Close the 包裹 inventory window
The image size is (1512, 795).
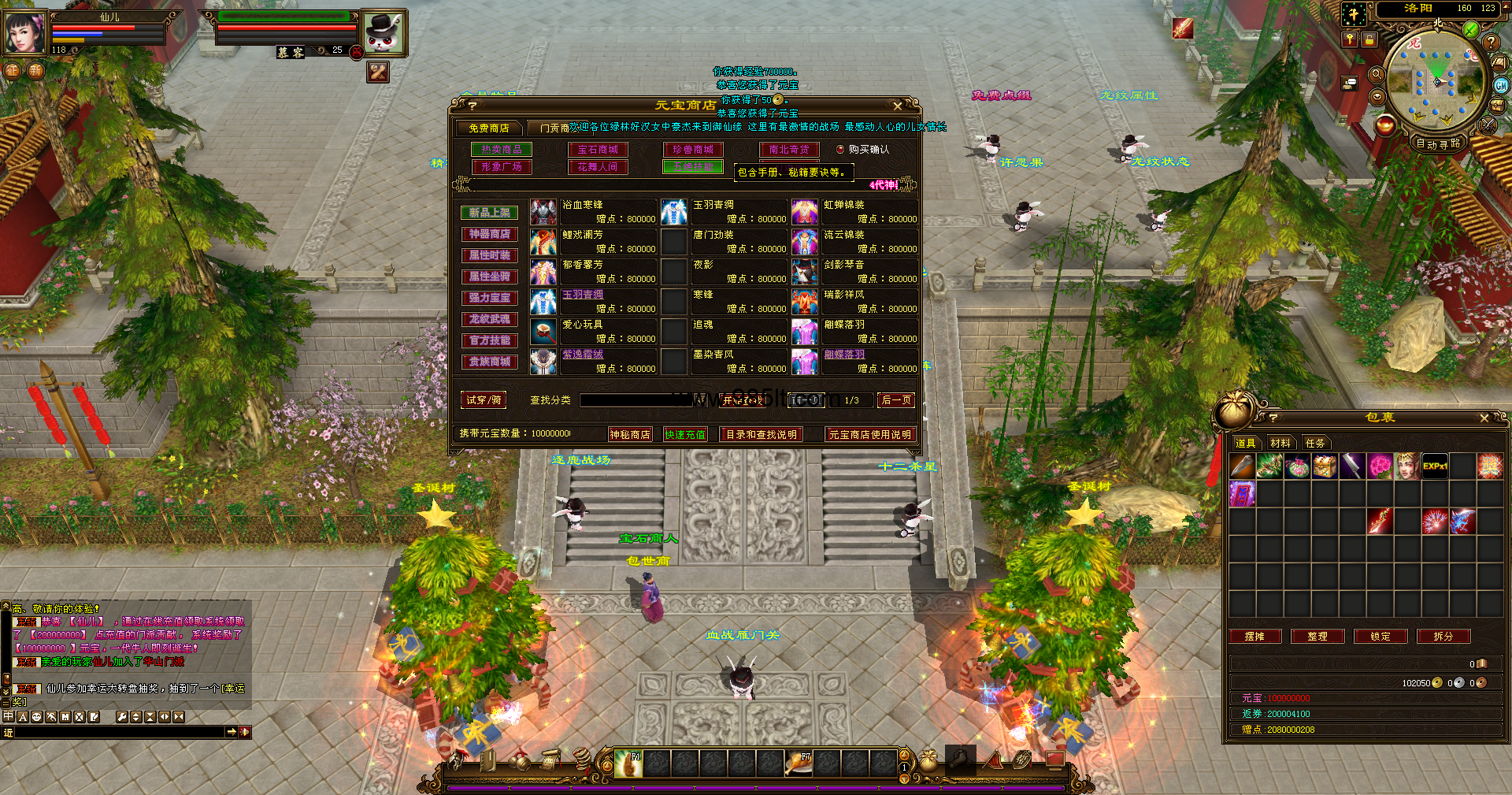pos(1484,418)
